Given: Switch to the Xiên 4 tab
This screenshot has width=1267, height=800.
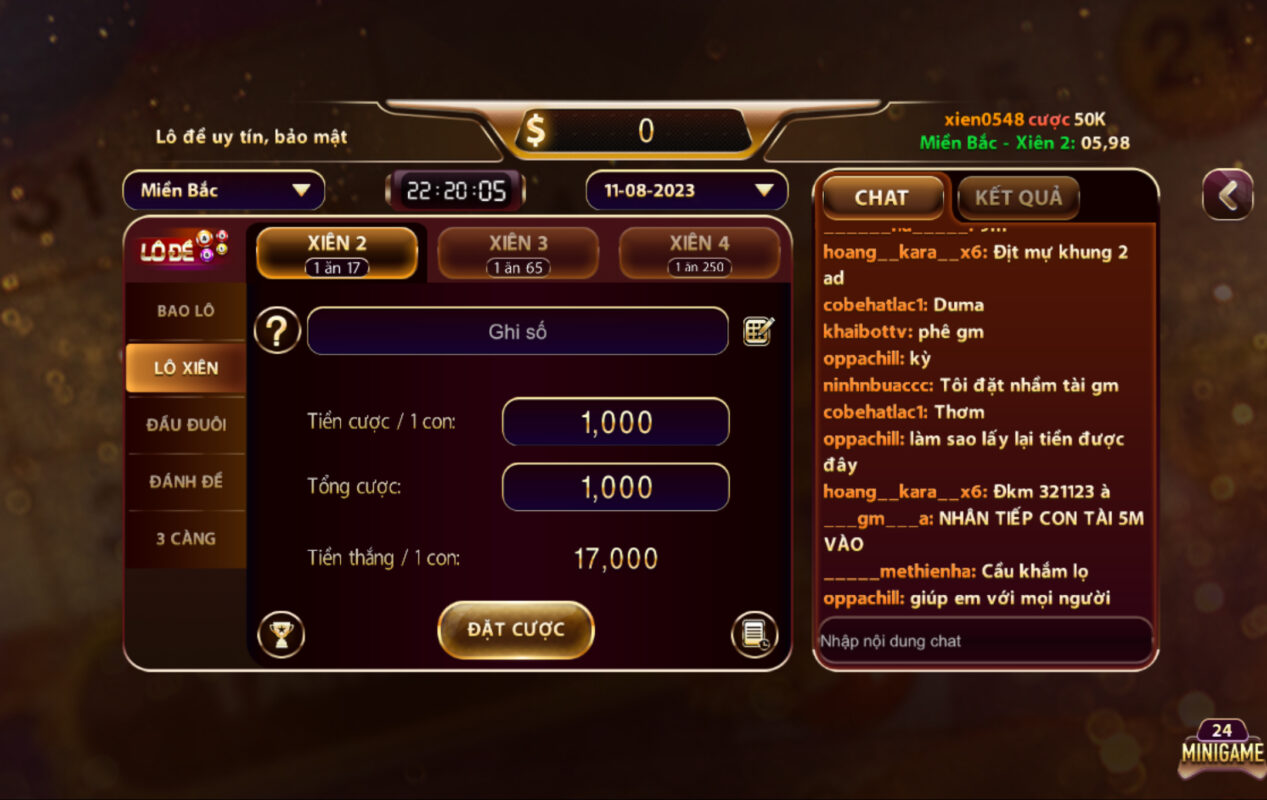Looking at the screenshot, I should (x=699, y=252).
